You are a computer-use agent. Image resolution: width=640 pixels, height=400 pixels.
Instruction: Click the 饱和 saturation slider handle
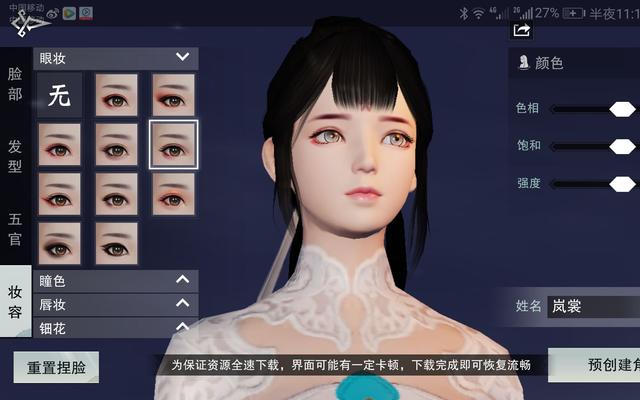tap(622, 146)
